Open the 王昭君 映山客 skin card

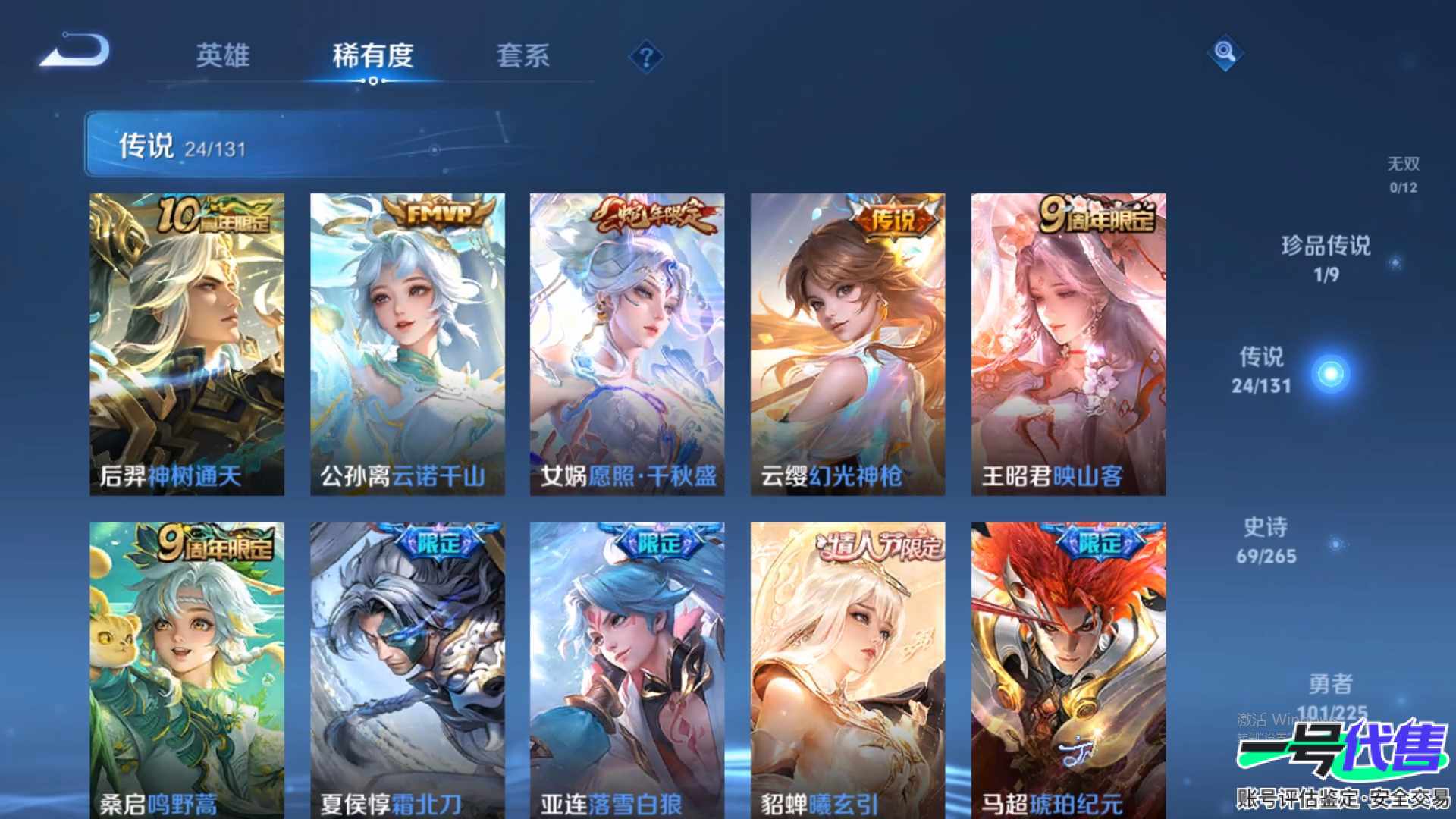click(1068, 344)
